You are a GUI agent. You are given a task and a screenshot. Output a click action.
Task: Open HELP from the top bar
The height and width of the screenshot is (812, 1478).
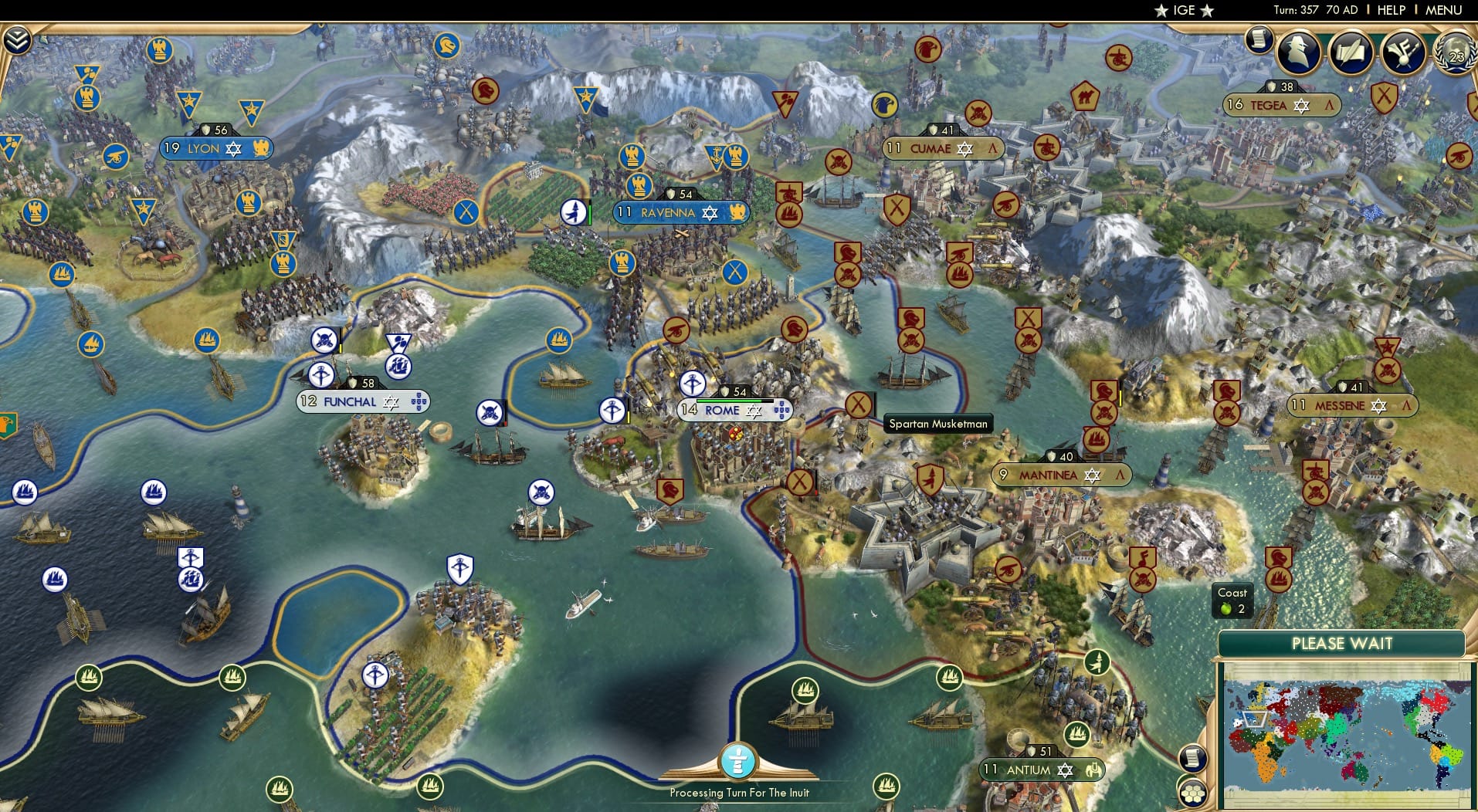1391,10
